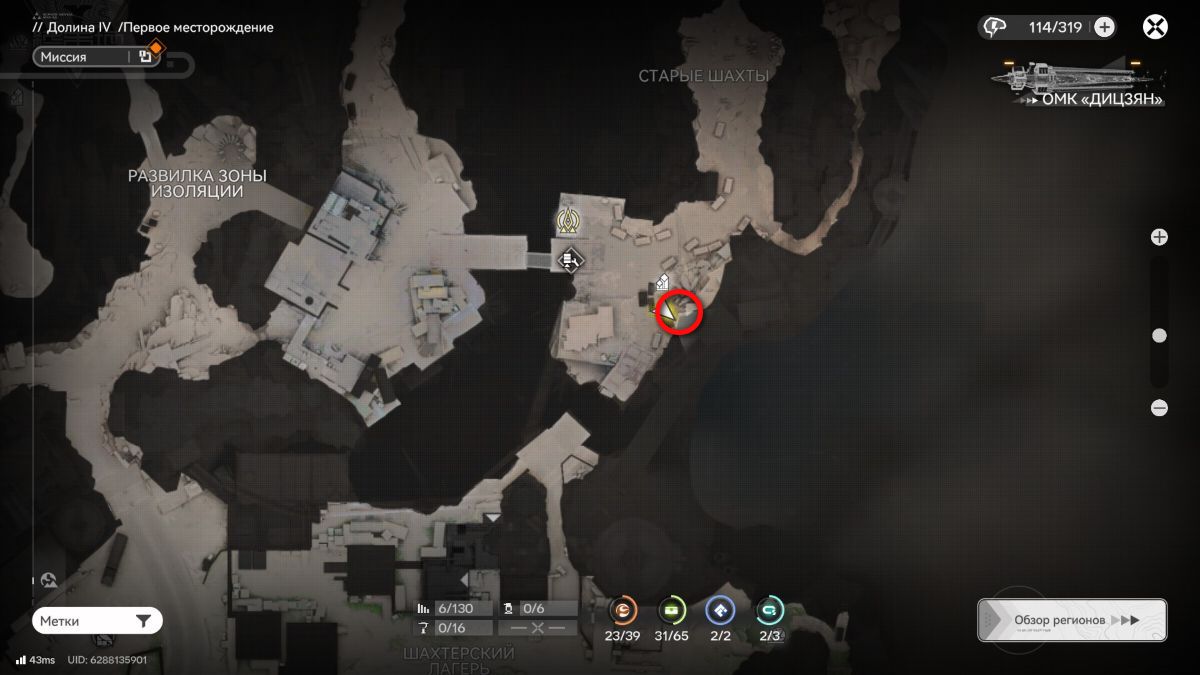Zoom out the map with minus button
The height and width of the screenshot is (675, 1200).
click(1159, 407)
